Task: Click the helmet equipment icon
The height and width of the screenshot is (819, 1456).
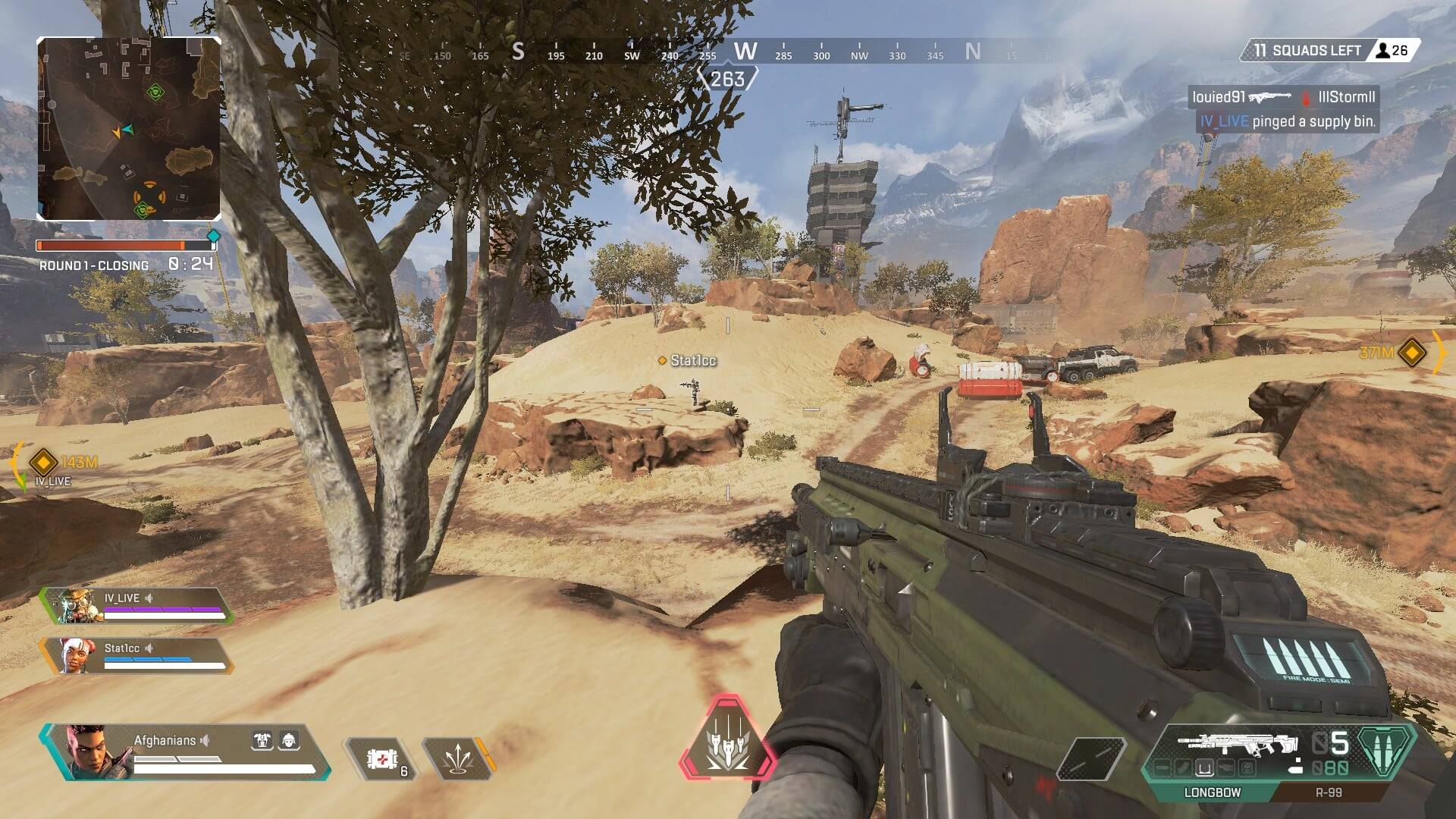Action: coord(289,740)
